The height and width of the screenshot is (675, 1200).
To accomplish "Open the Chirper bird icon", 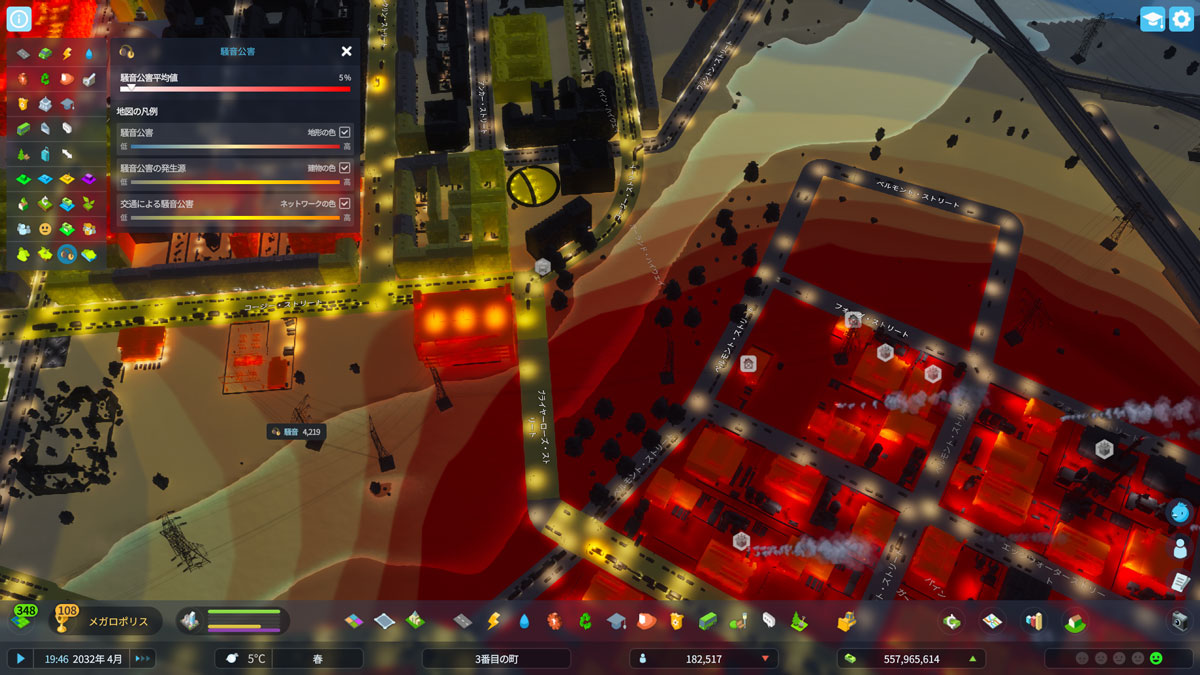I will (1180, 513).
